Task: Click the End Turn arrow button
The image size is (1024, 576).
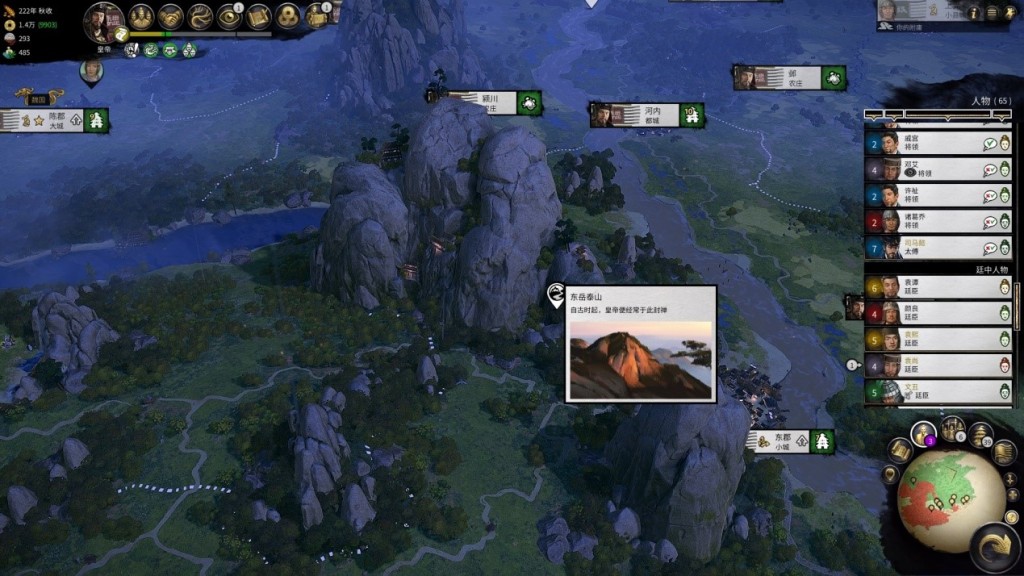Action: coord(995,548)
